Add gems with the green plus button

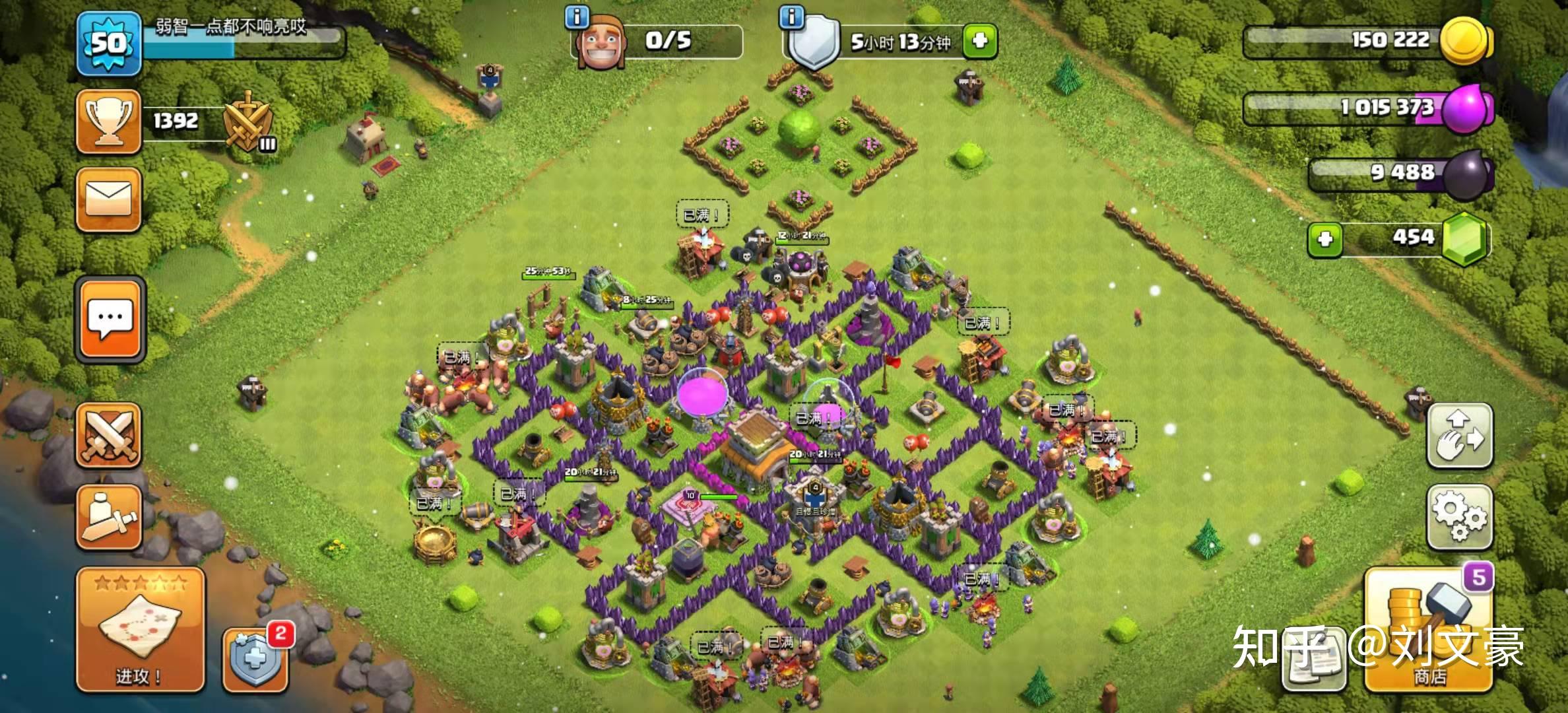1324,238
